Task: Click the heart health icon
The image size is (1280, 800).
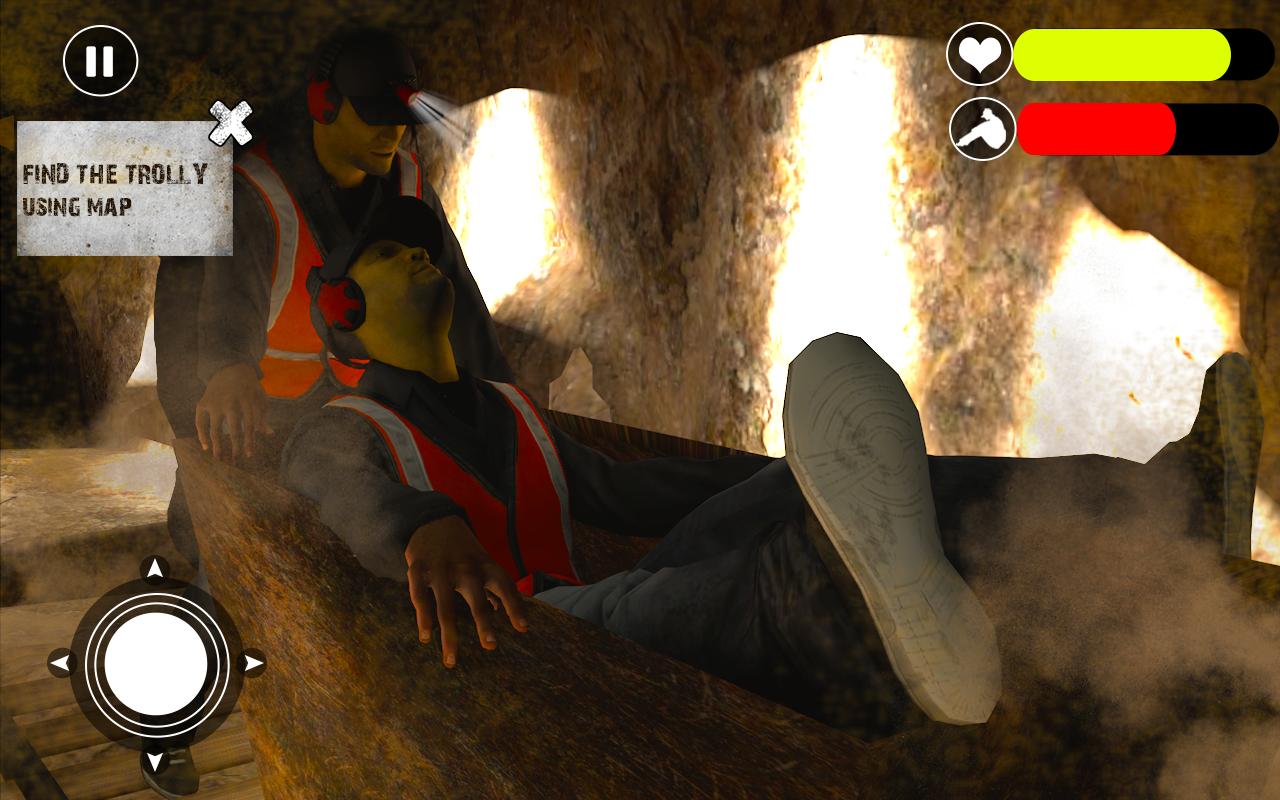Action: tap(981, 57)
